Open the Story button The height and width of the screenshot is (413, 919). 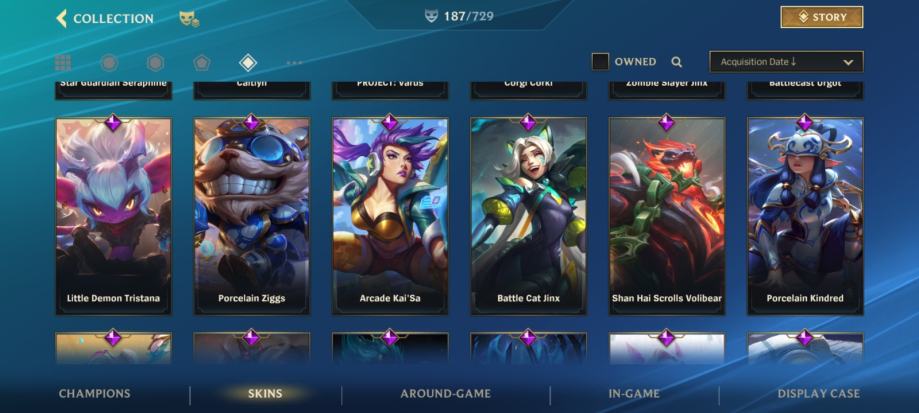pos(821,17)
